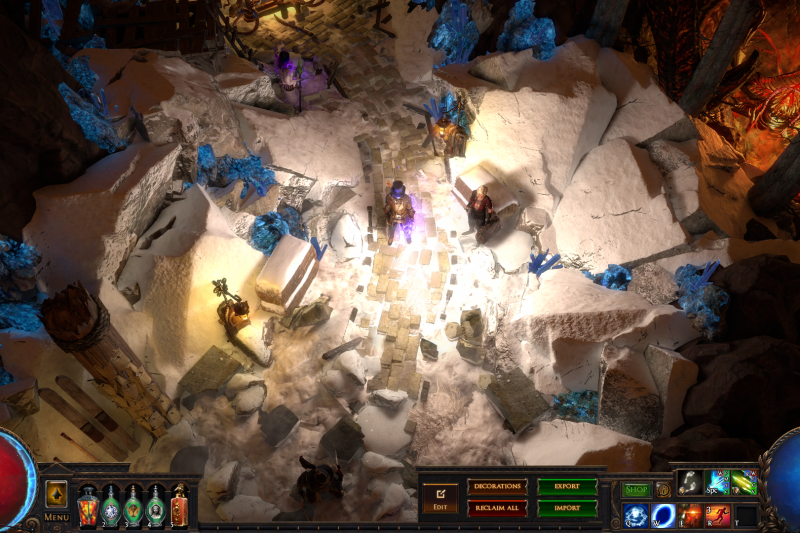
Task: Reclaim All hideout decorations
Action: pos(497,508)
